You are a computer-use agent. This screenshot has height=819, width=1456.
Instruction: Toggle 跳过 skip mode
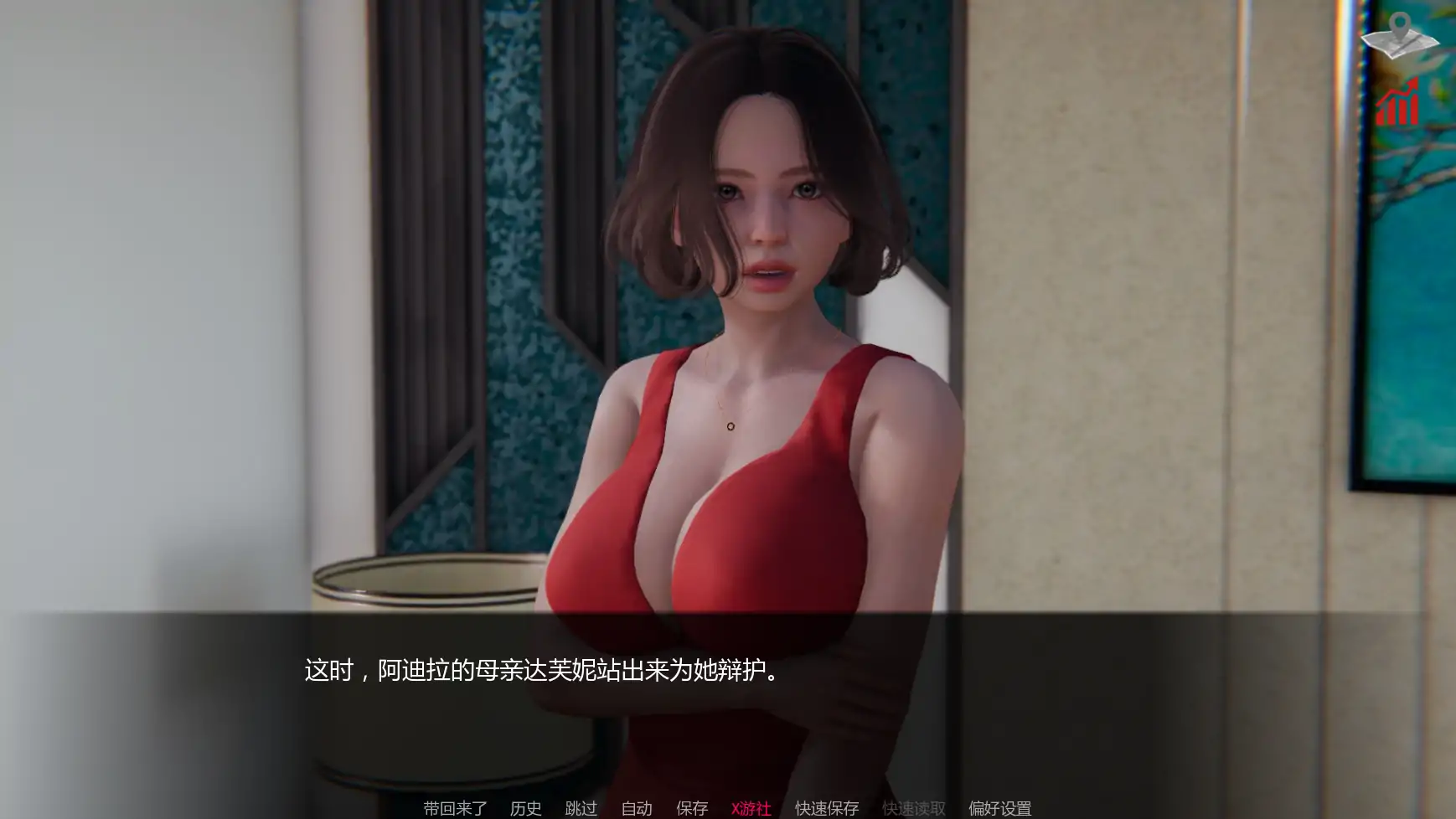pos(581,809)
